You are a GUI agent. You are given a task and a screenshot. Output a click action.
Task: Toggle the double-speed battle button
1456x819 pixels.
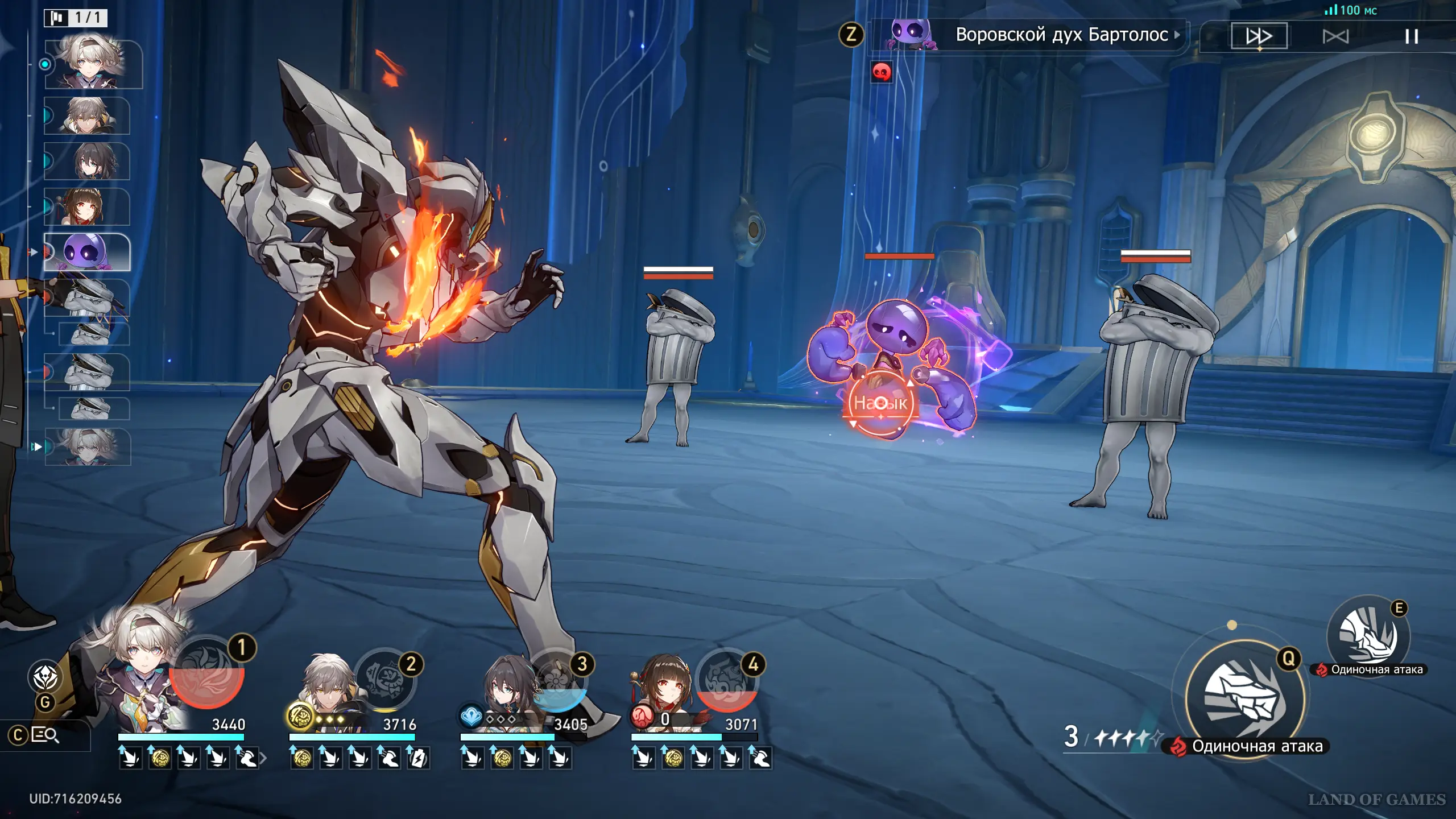tap(1259, 36)
